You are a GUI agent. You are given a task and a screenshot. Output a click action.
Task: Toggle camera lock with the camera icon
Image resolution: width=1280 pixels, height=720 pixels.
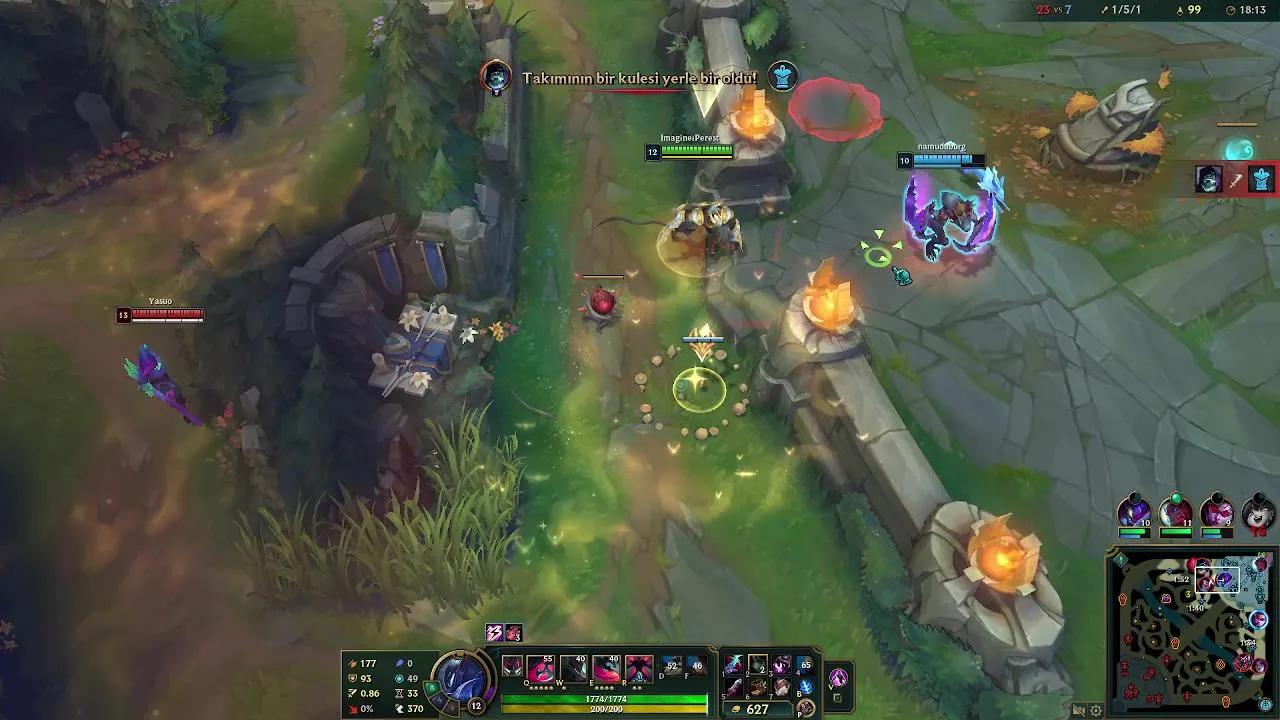pyautogui.click(x=1078, y=710)
